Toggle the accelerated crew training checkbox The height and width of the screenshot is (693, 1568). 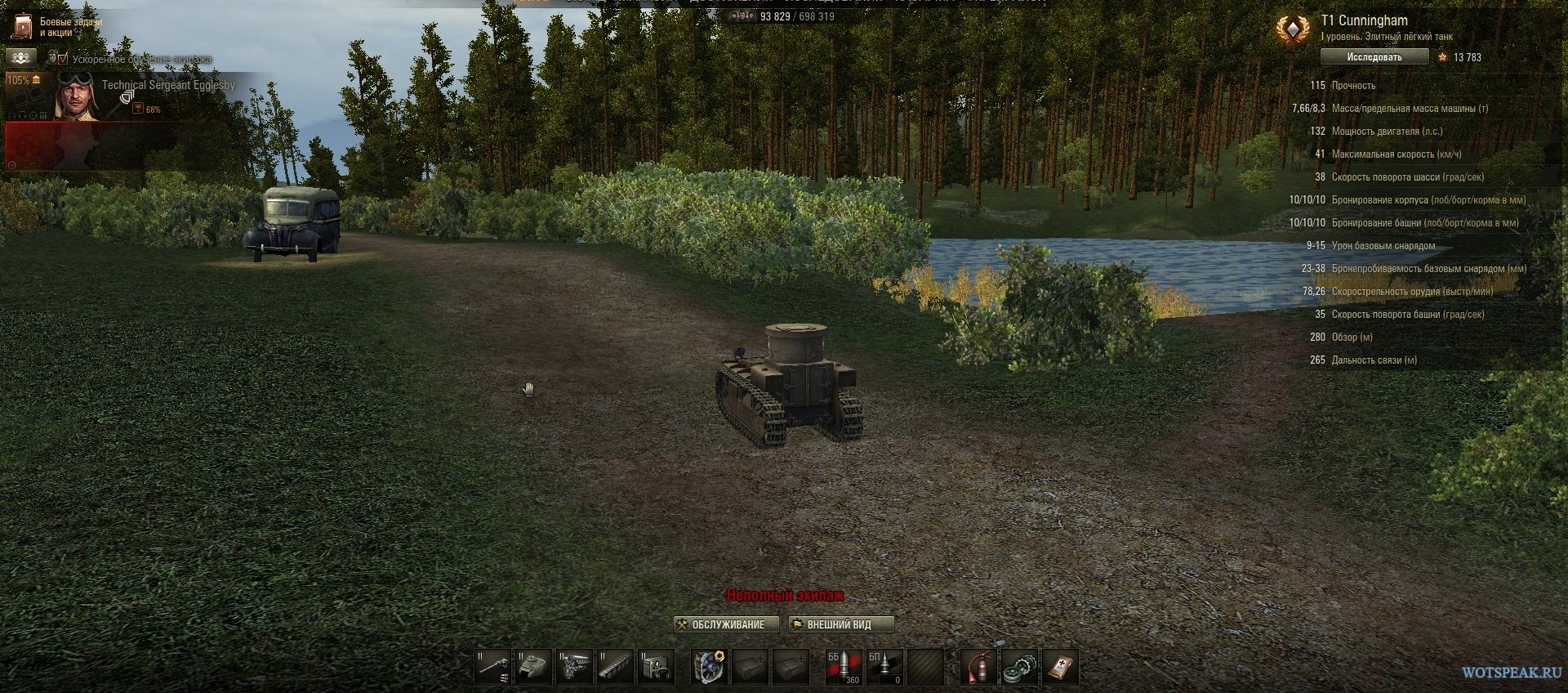(x=63, y=59)
